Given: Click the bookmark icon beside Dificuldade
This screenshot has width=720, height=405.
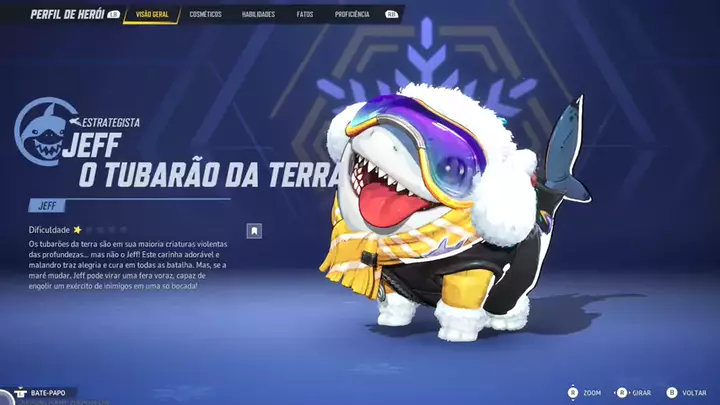Looking at the screenshot, I should click(255, 231).
